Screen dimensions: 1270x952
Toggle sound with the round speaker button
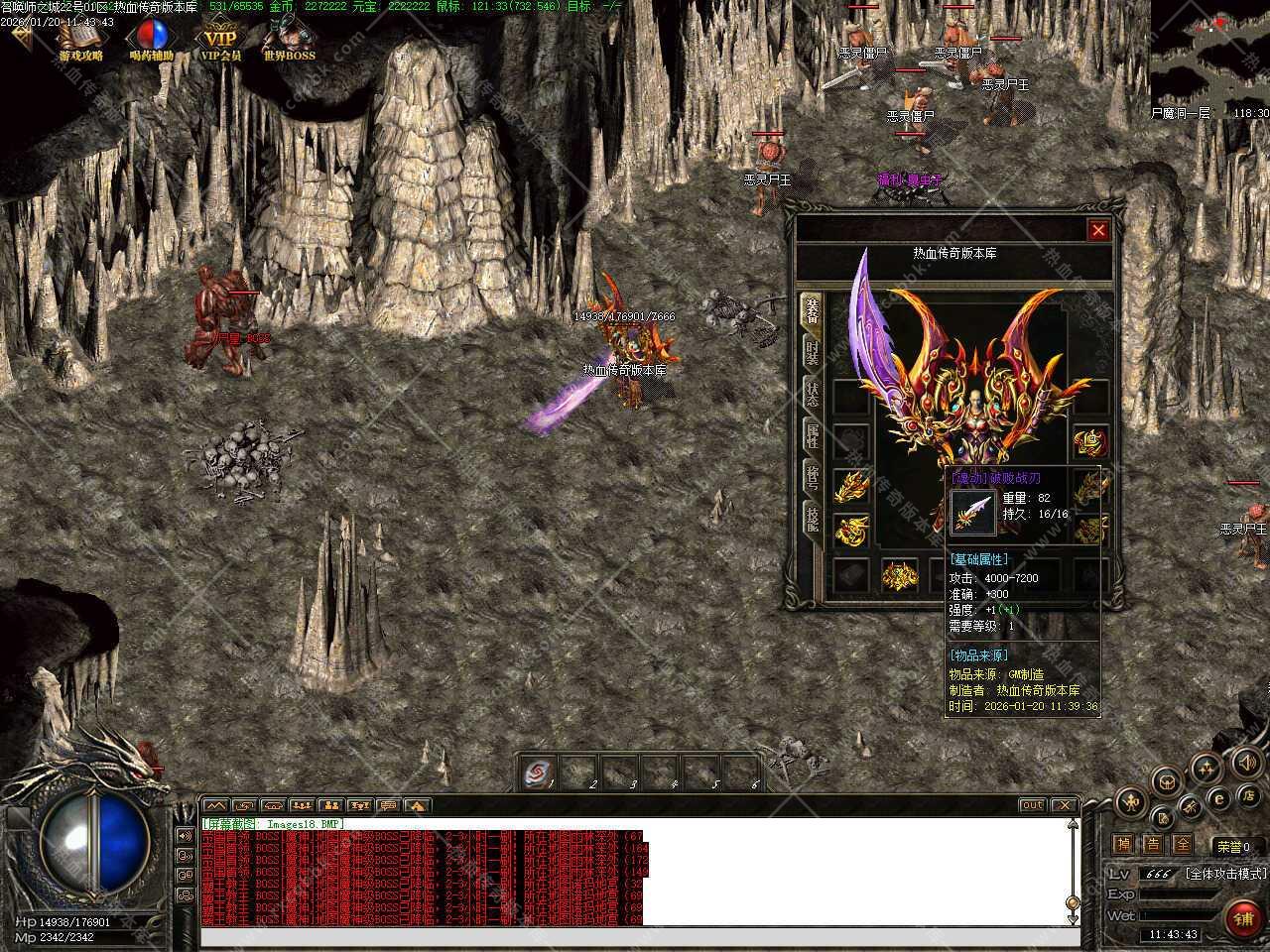click(1245, 763)
